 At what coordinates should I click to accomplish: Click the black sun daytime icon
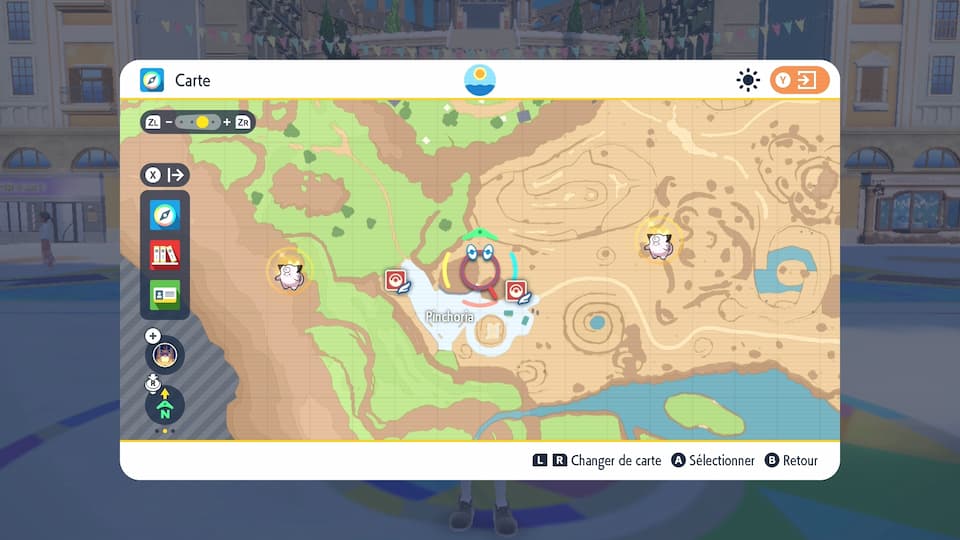[x=748, y=80]
